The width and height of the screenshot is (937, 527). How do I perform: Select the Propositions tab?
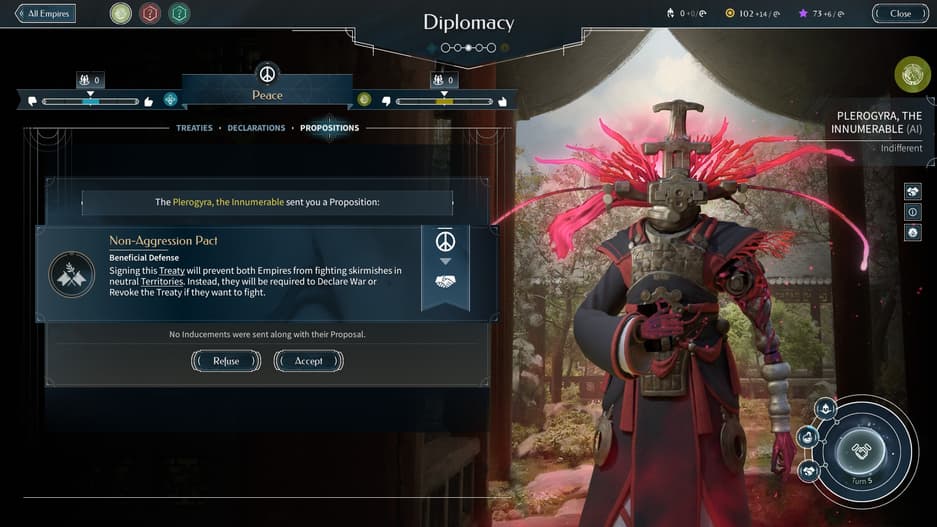click(x=329, y=128)
